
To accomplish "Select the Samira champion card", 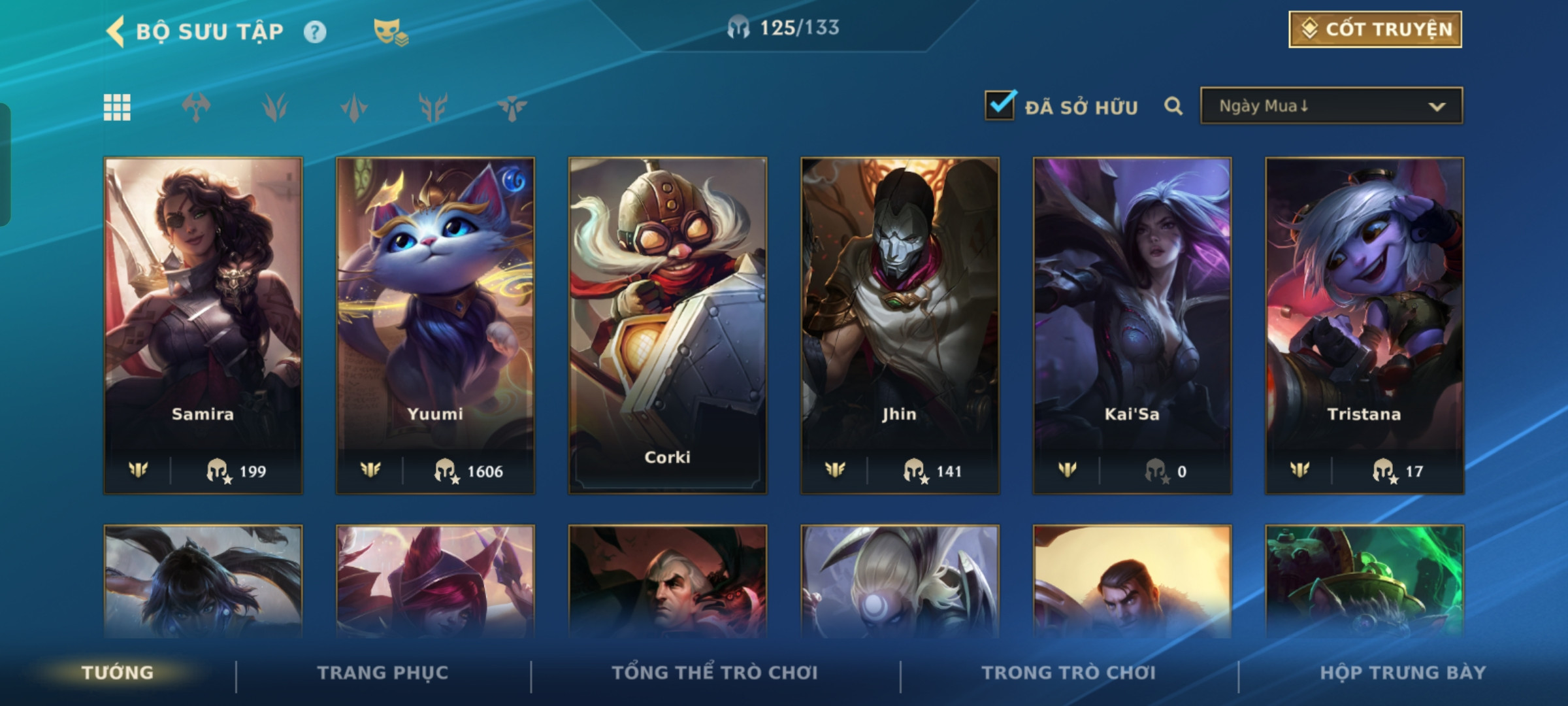I will 203,325.
